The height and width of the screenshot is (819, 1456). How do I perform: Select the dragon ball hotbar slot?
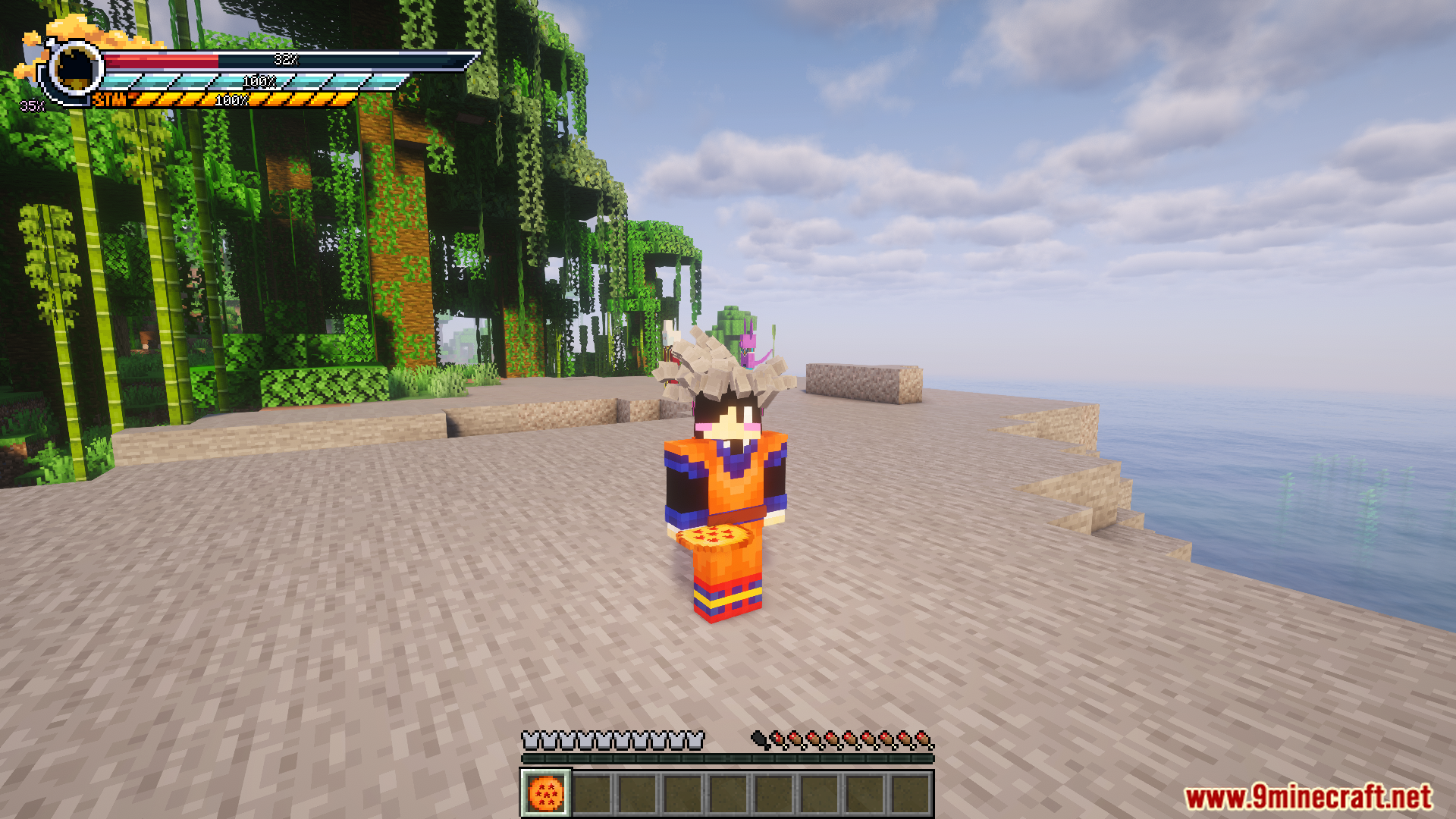click(545, 794)
